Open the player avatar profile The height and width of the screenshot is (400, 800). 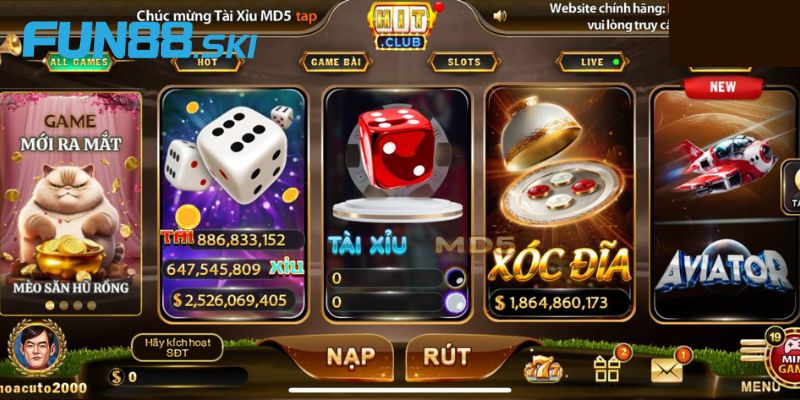[37, 350]
